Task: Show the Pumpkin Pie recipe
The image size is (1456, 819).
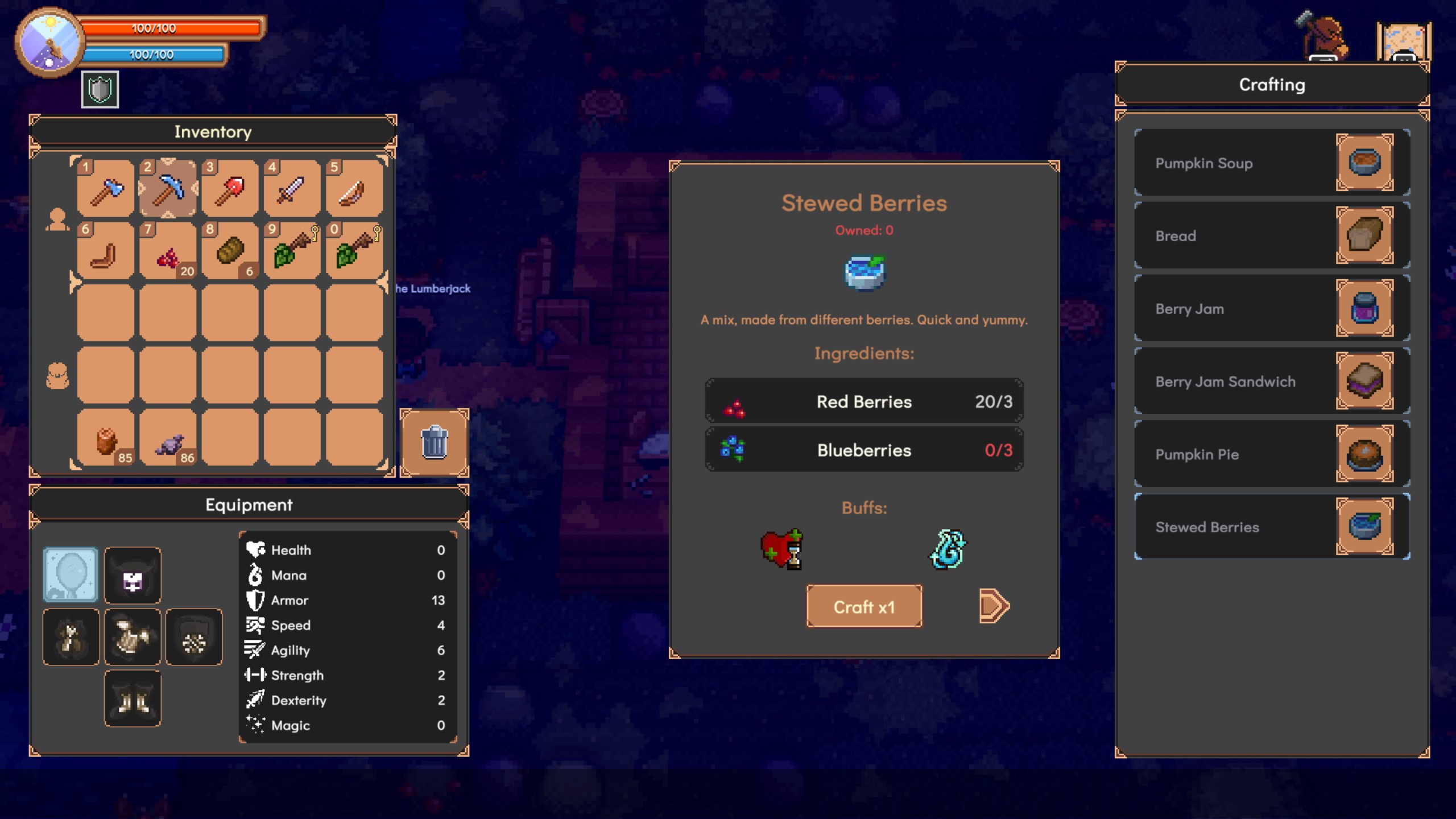Action: click(1271, 454)
